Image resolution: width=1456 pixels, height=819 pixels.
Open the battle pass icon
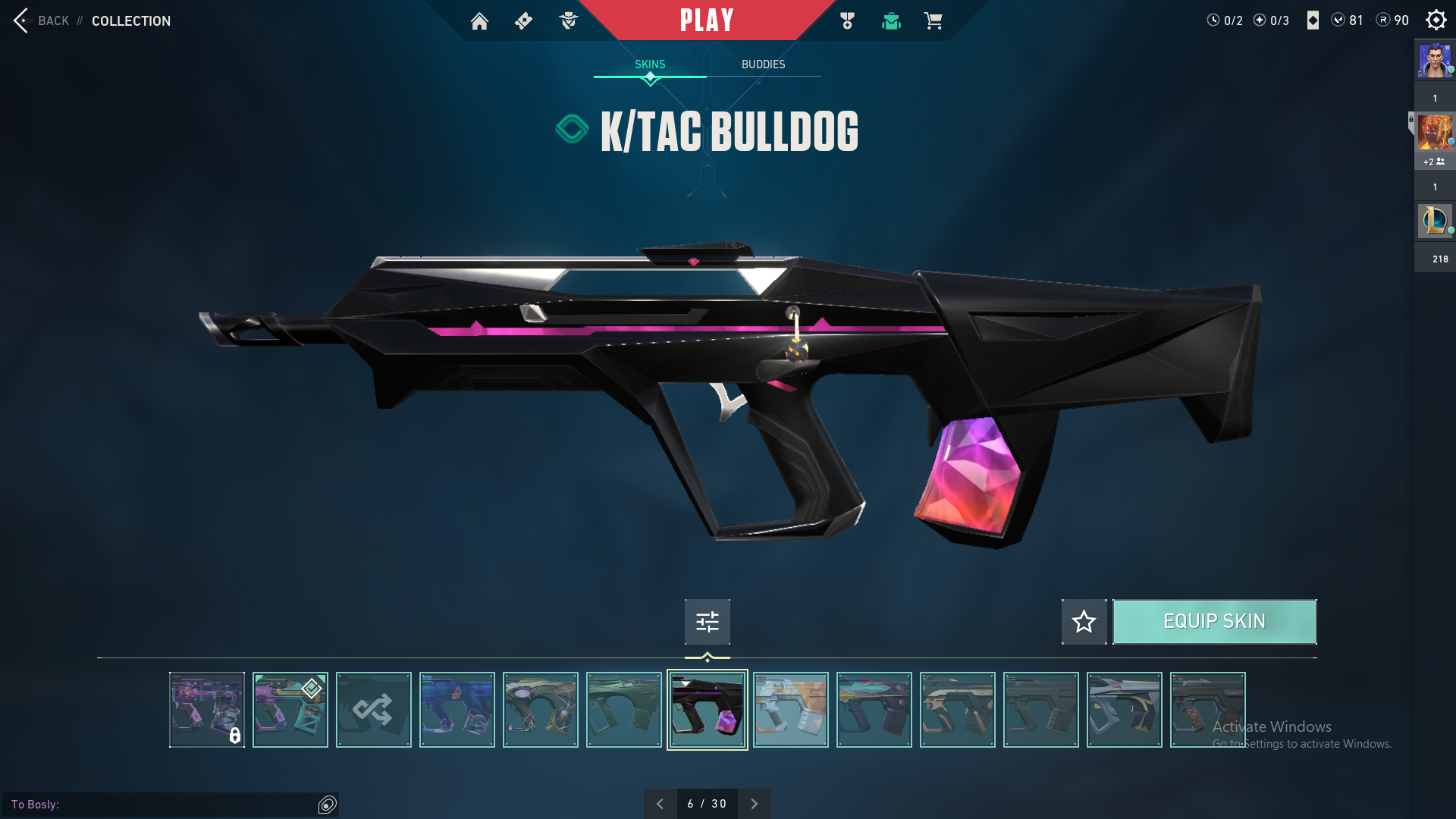[523, 21]
